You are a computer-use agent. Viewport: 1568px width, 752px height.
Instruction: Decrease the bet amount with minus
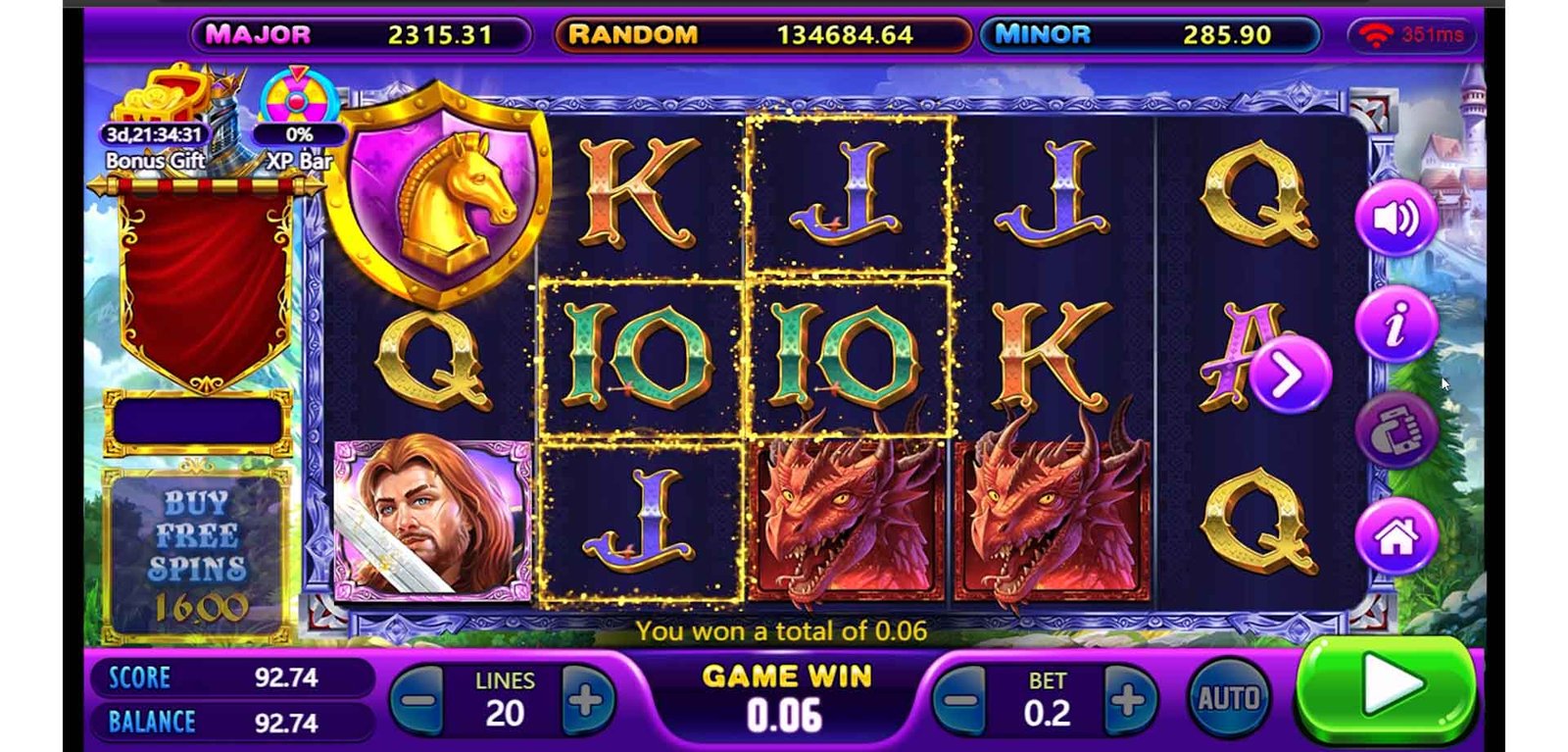[960, 700]
